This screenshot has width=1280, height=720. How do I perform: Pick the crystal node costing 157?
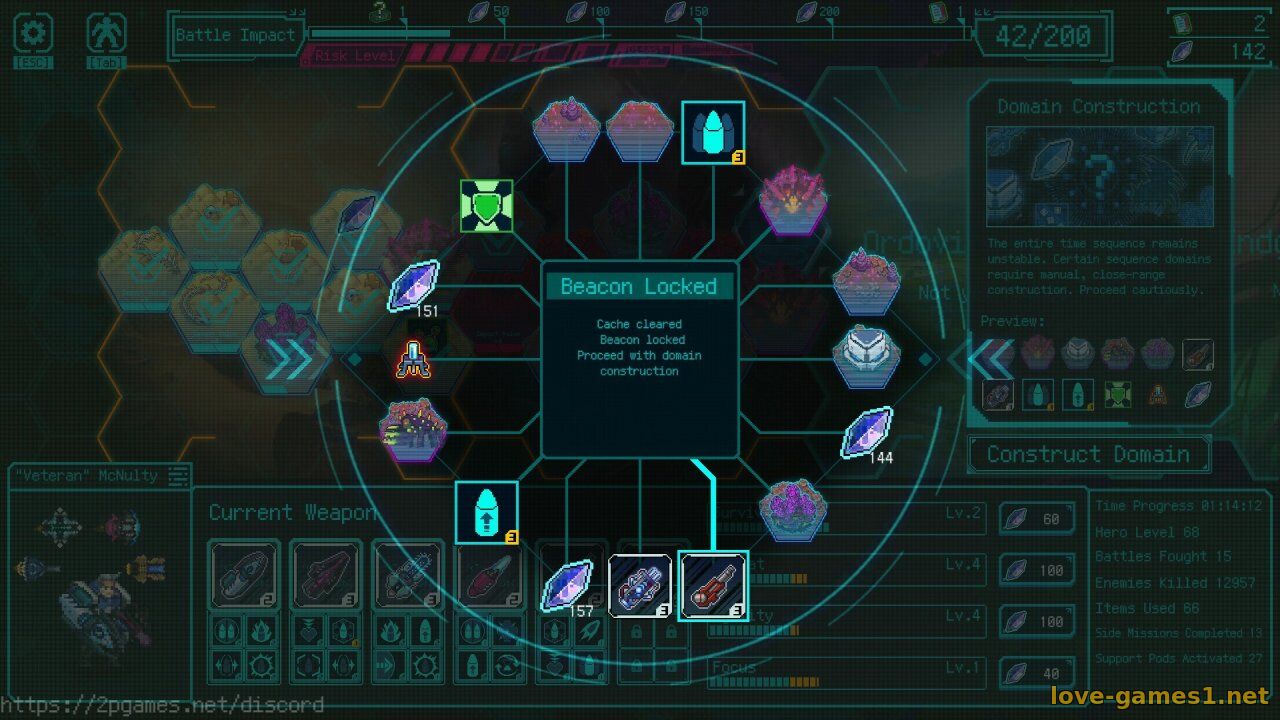tap(567, 584)
